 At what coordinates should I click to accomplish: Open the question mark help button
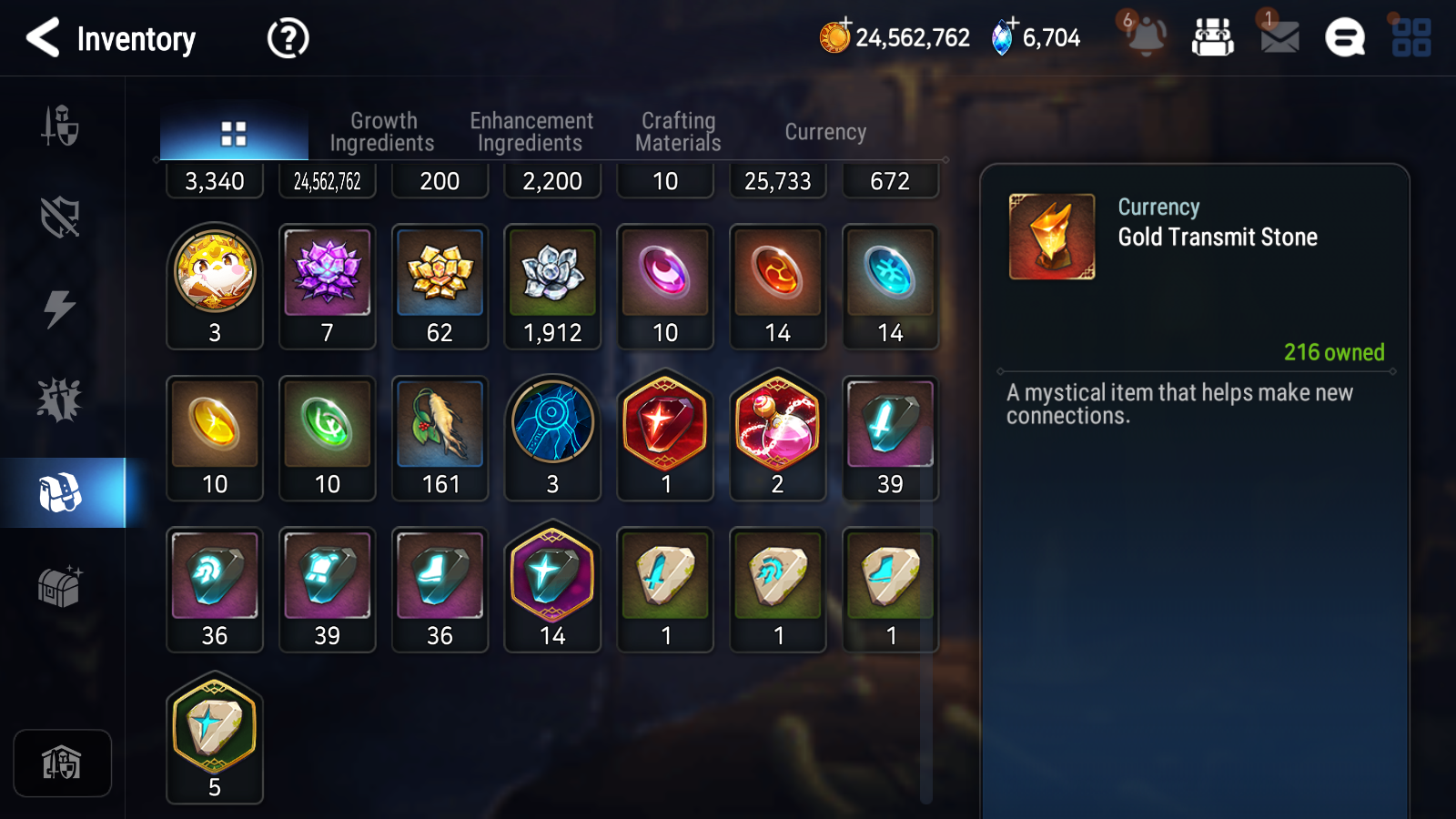pos(288,38)
